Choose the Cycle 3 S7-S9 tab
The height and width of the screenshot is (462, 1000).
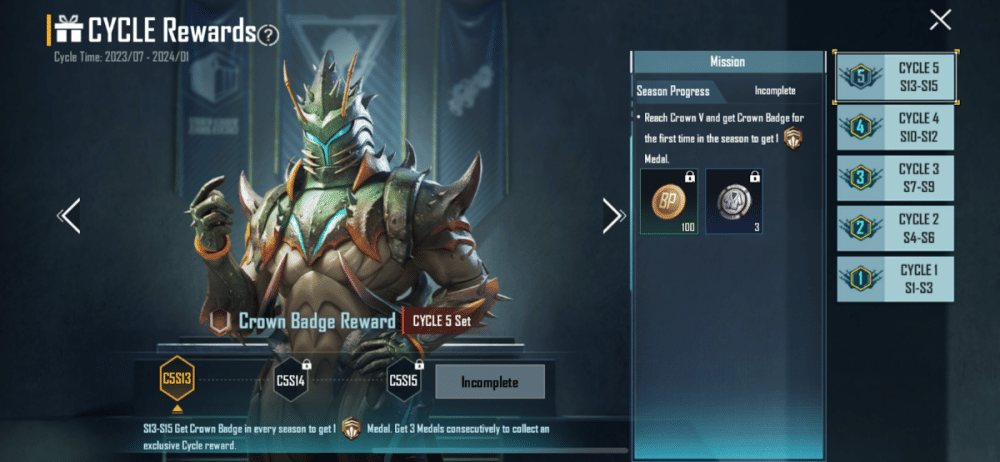[895, 178]
